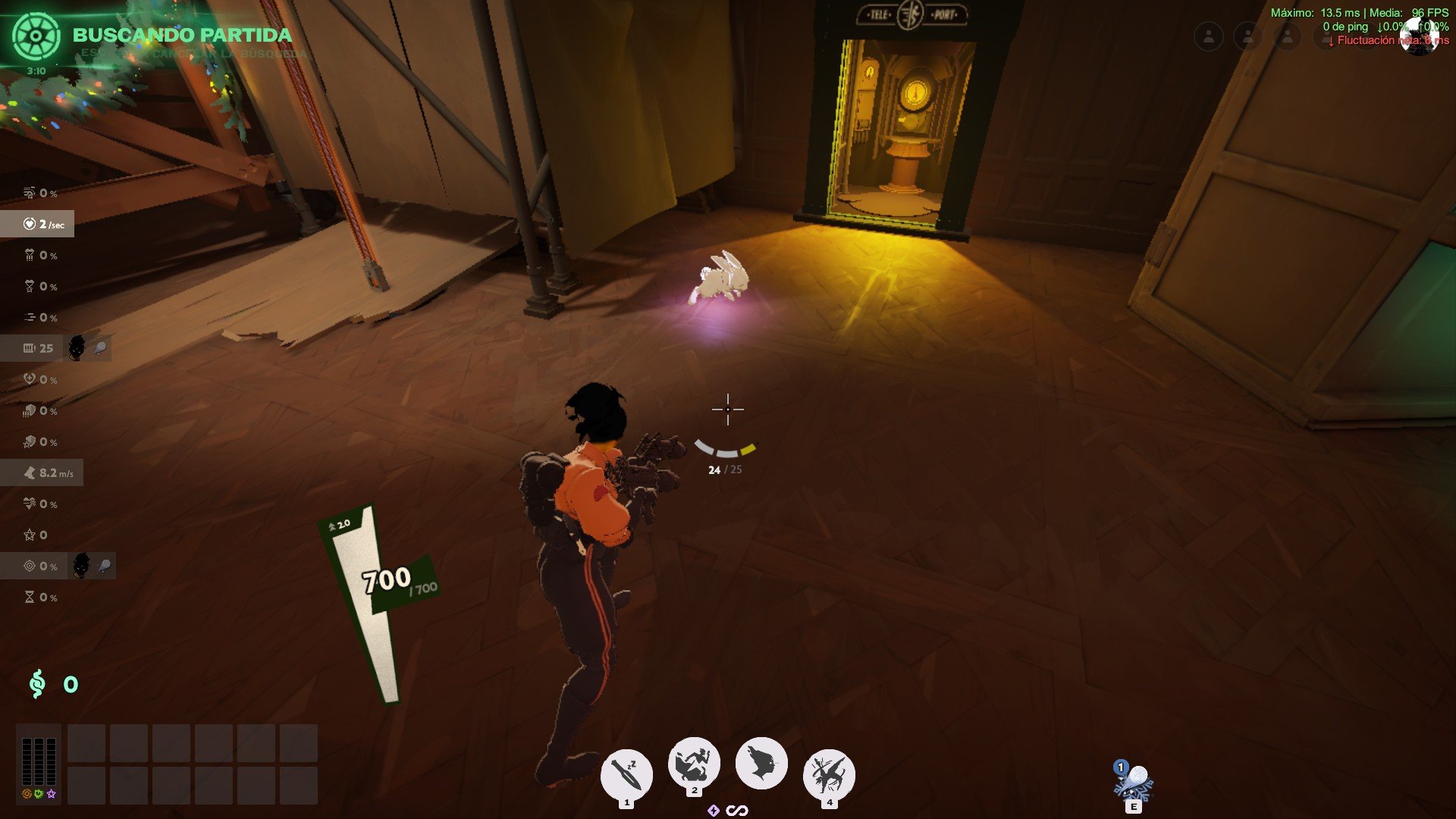Trigger the face silhouette ability

(x=761, y=763)
